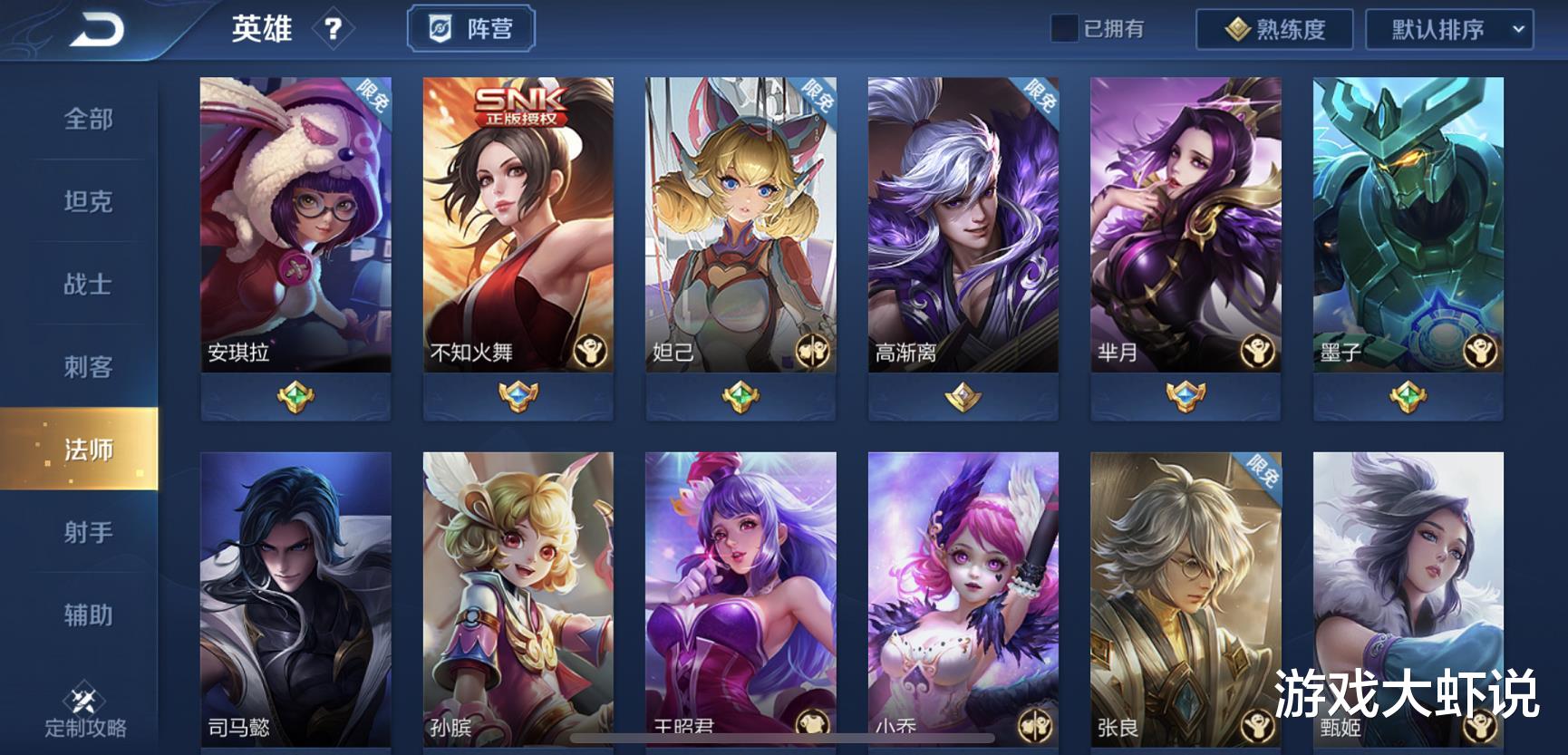
Task: Click the skin icon on 不知火舞's card
Action: point(590,350)
